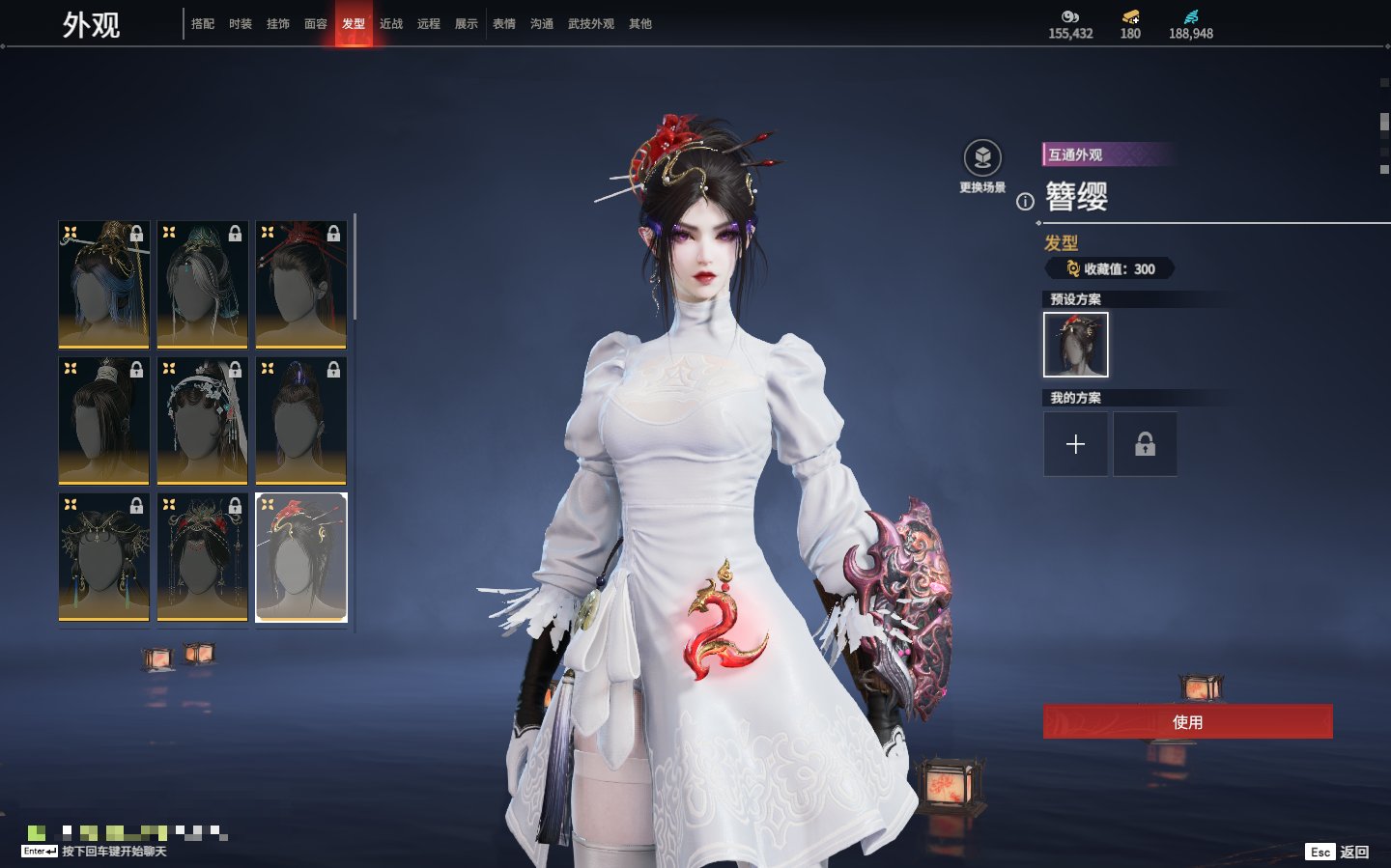Choose the 表情 tab
The width and height of the screenshot is (1391, 868).
[504, 24]
